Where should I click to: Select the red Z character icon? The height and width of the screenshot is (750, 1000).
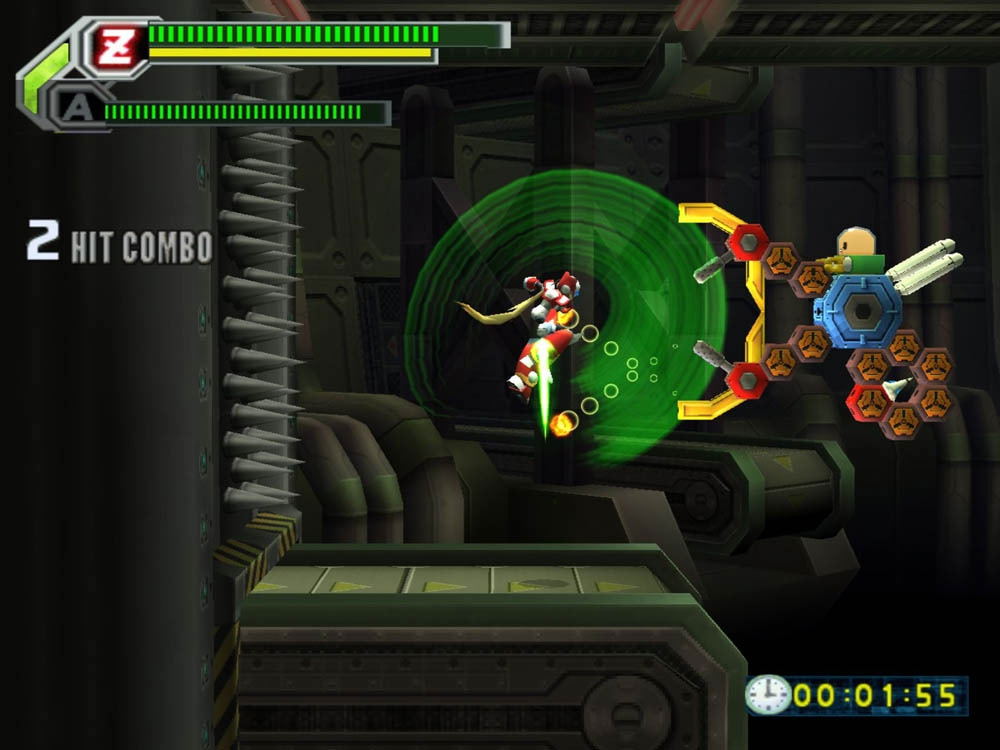click(x=115, y=46)
